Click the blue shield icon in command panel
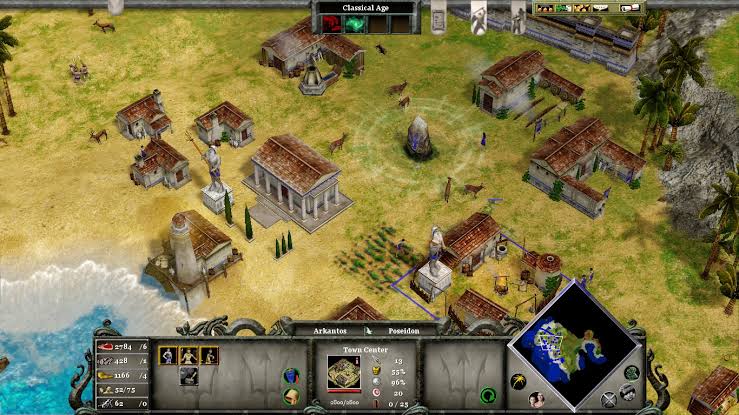Screen dimensions: 739x415 292,376
